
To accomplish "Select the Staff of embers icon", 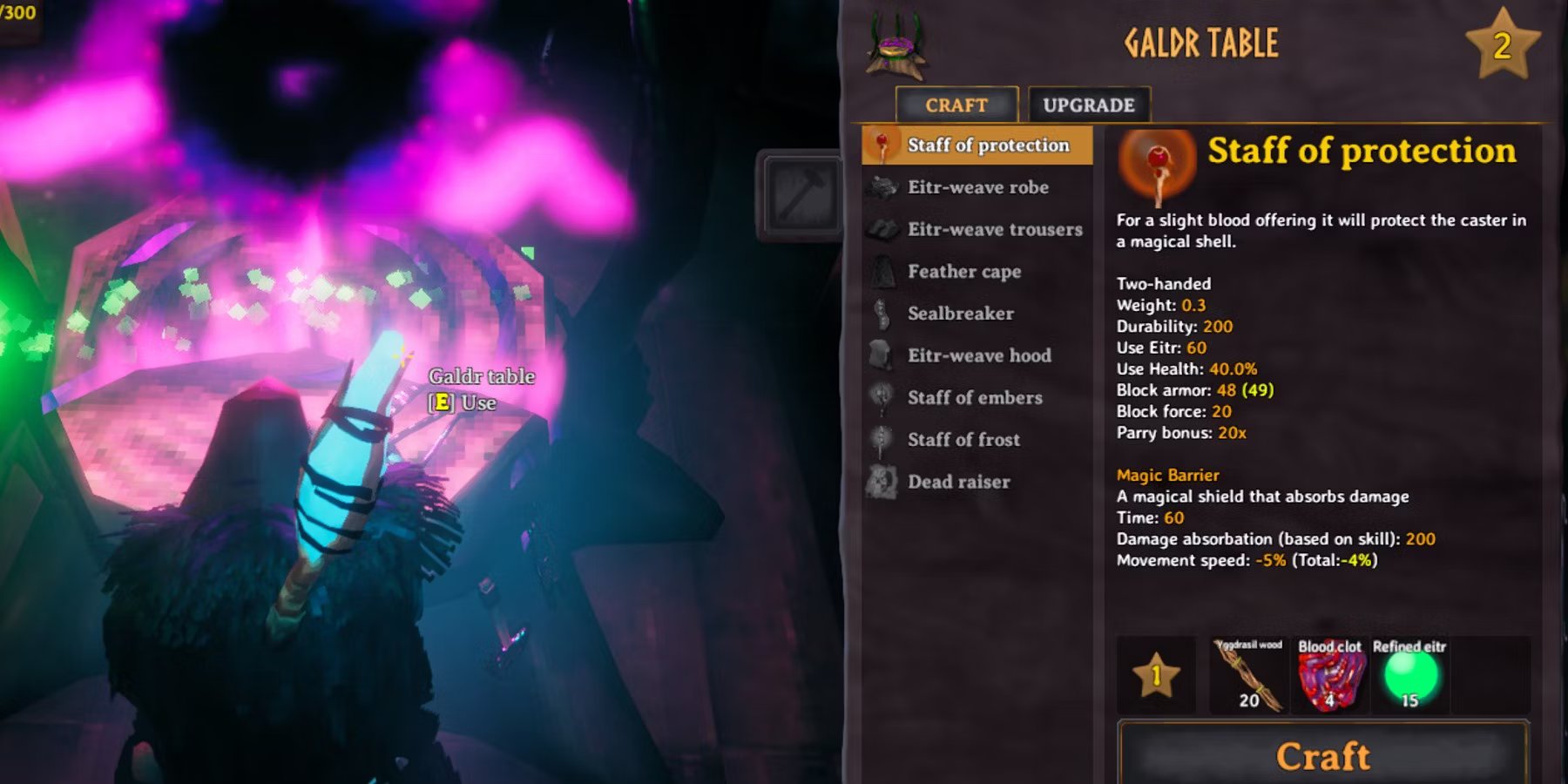I will [882, 397].
